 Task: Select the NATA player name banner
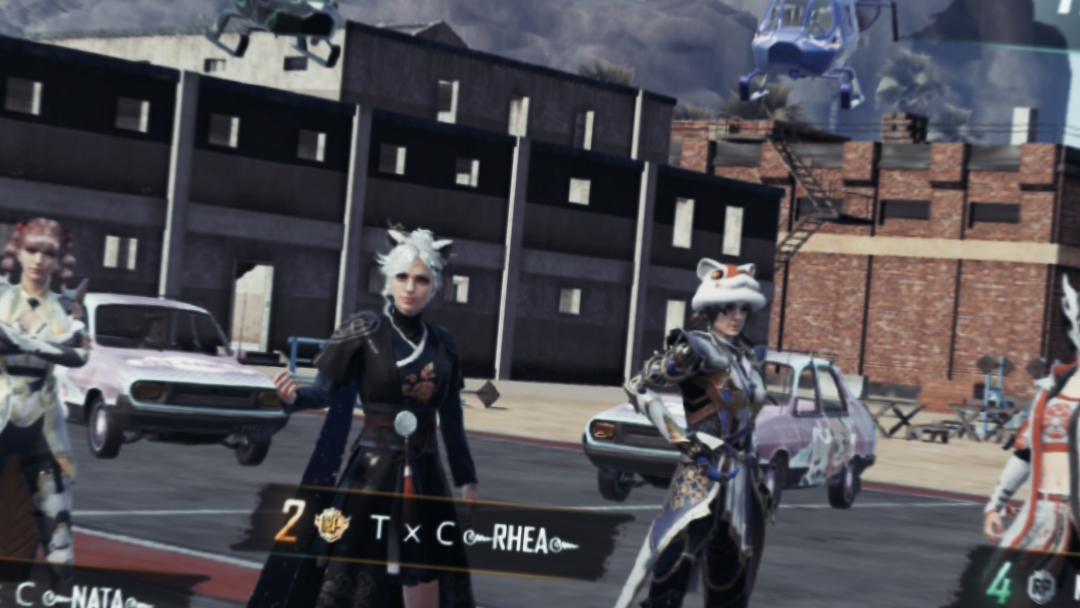pos(85,595)
